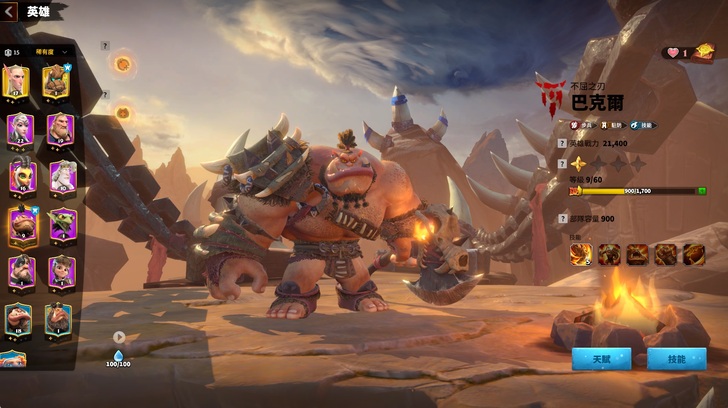This screenshot has height=408, width=728.
Task: Show help for 英雄戰力 hero power
Action: pos(562,144)
